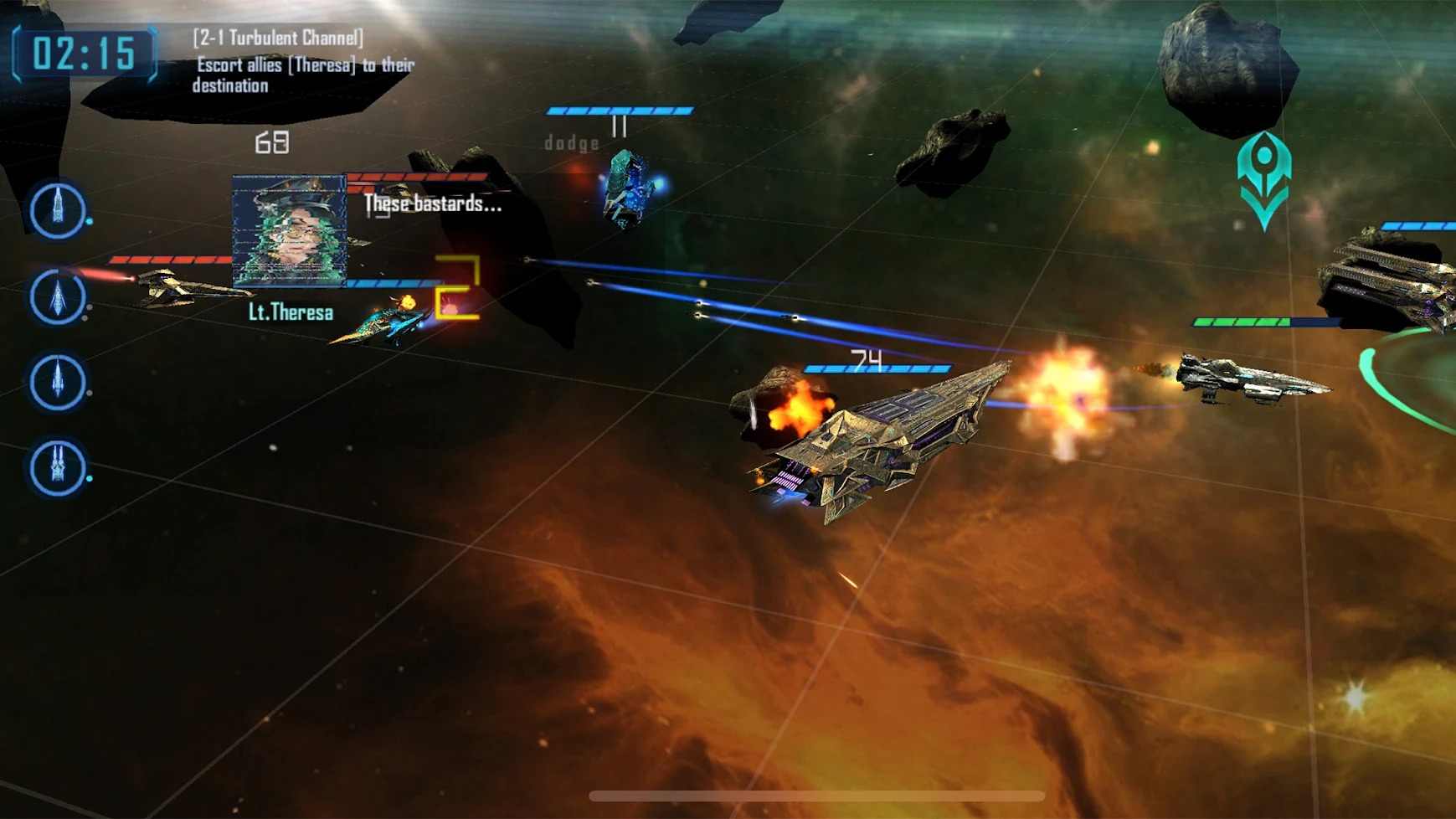Tap the teal destination marker icon

(x=1263, y=178)
